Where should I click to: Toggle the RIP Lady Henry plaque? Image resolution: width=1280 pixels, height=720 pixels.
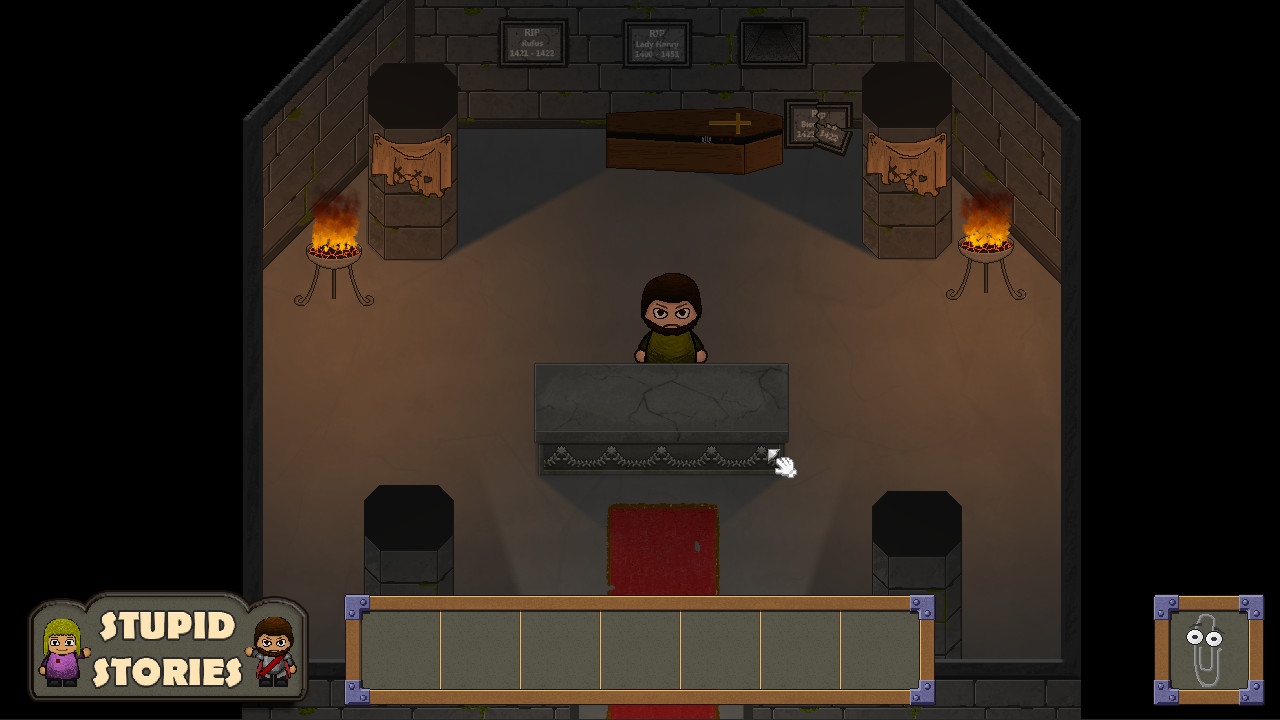(659, 42)
